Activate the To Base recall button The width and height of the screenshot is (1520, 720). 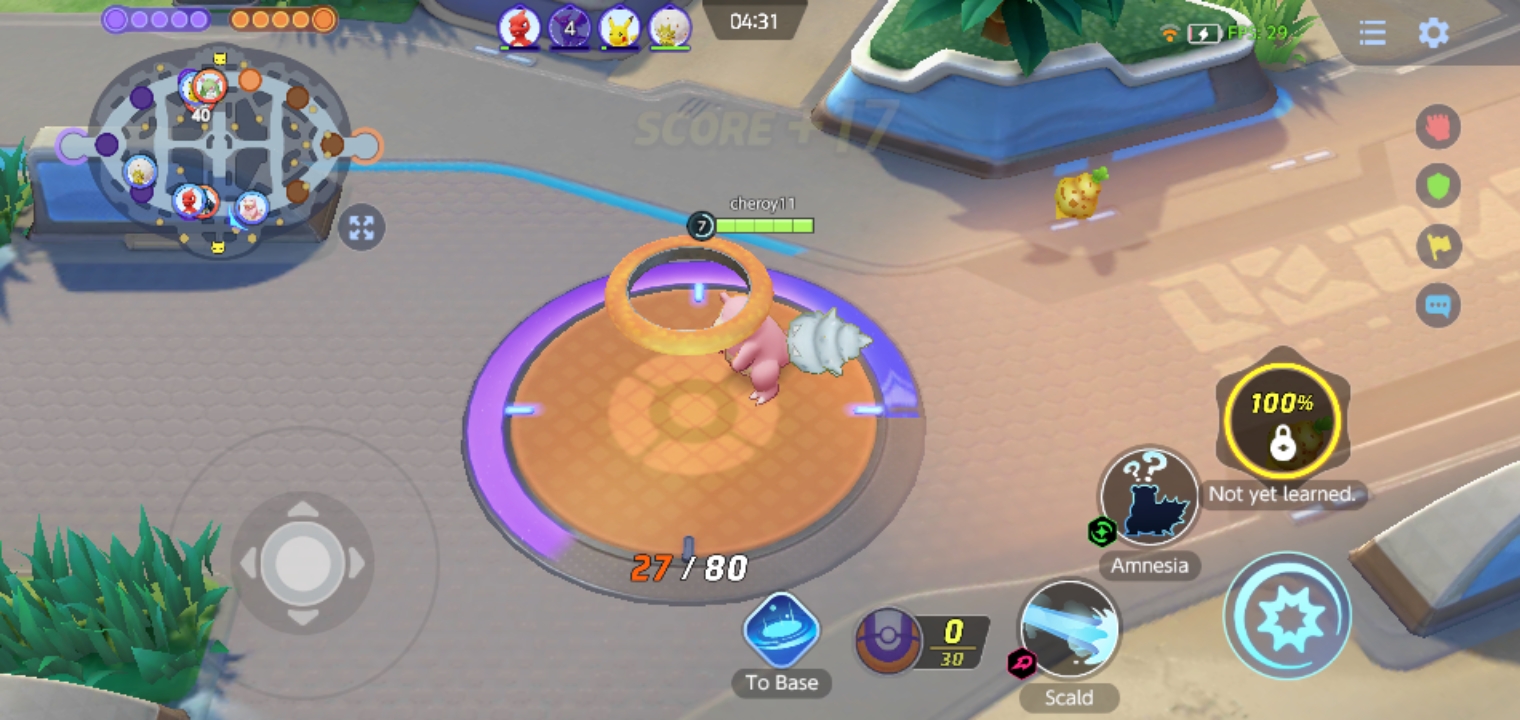click(x=781, y=631)
